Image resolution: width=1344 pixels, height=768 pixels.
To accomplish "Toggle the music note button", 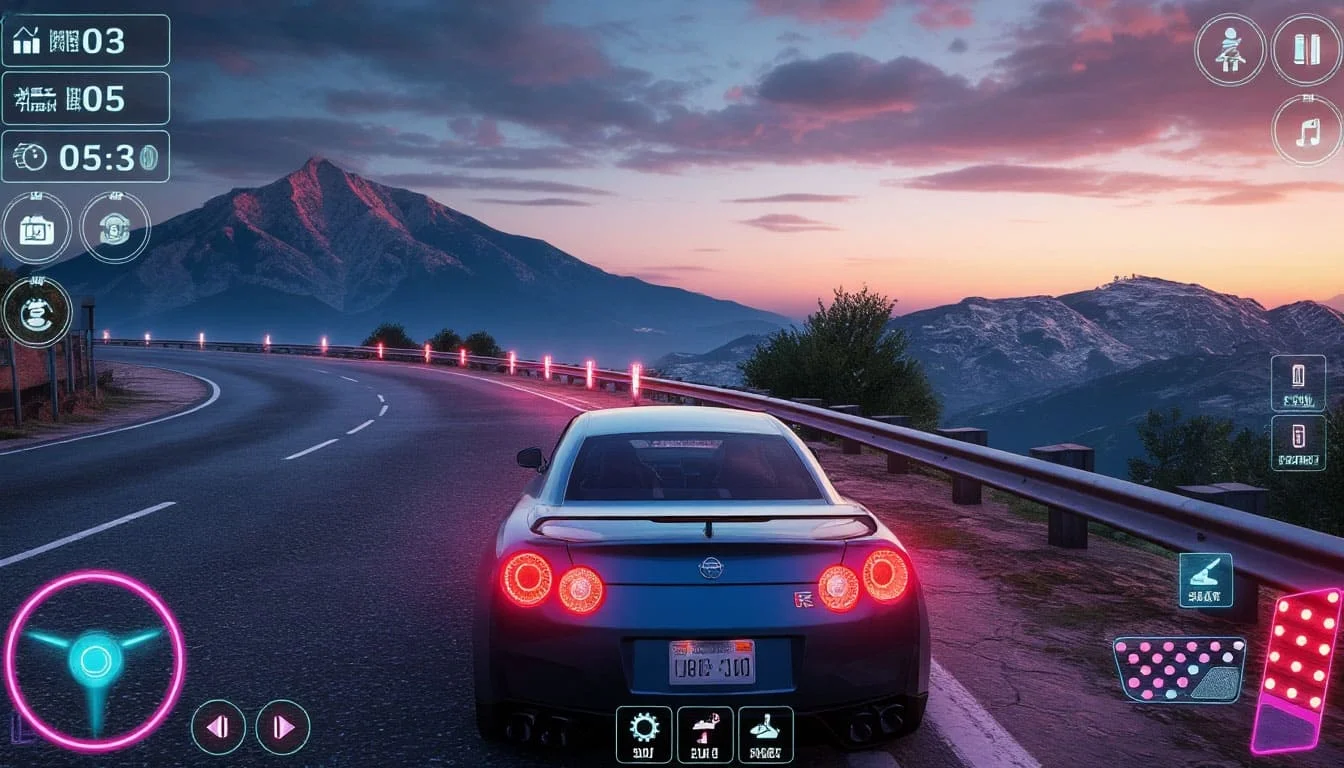I will coord(1307,130).
